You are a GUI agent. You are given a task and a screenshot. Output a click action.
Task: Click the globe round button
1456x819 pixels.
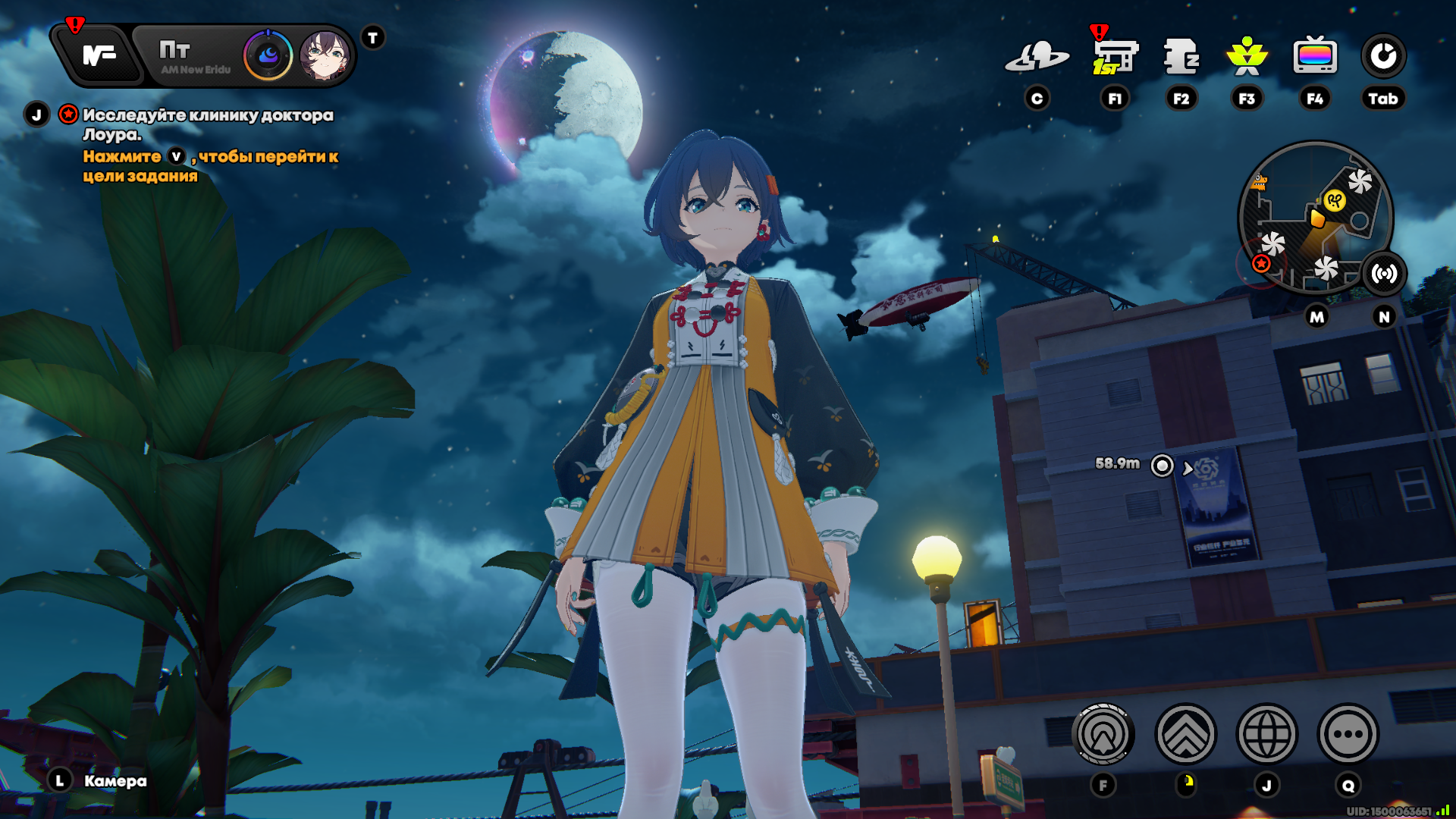[1266, 734]
